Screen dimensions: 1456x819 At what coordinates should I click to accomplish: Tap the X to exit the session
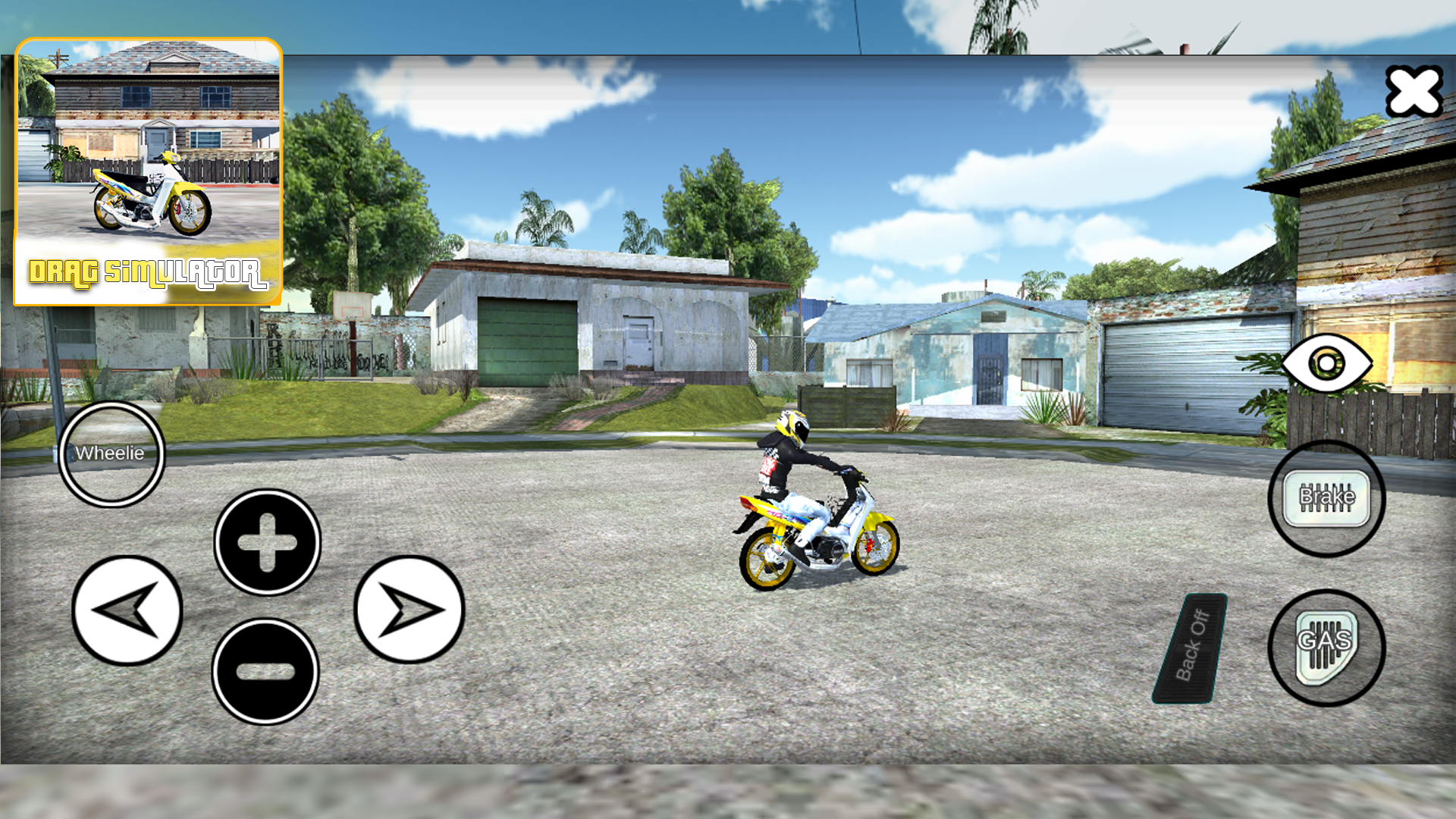(x=1414, y=91)
